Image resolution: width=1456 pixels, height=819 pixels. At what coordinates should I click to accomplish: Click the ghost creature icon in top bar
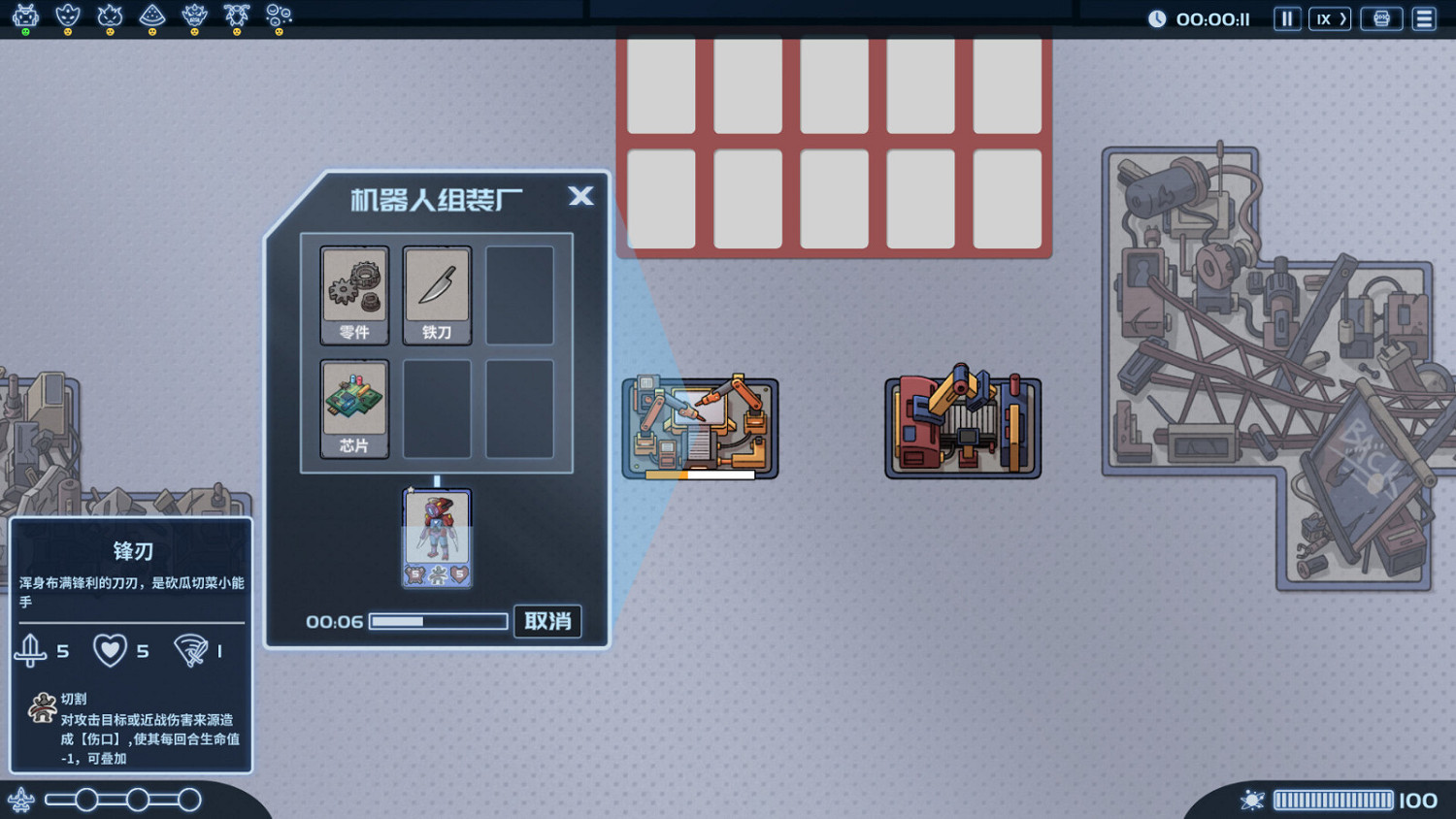click(x=70, y=16)
